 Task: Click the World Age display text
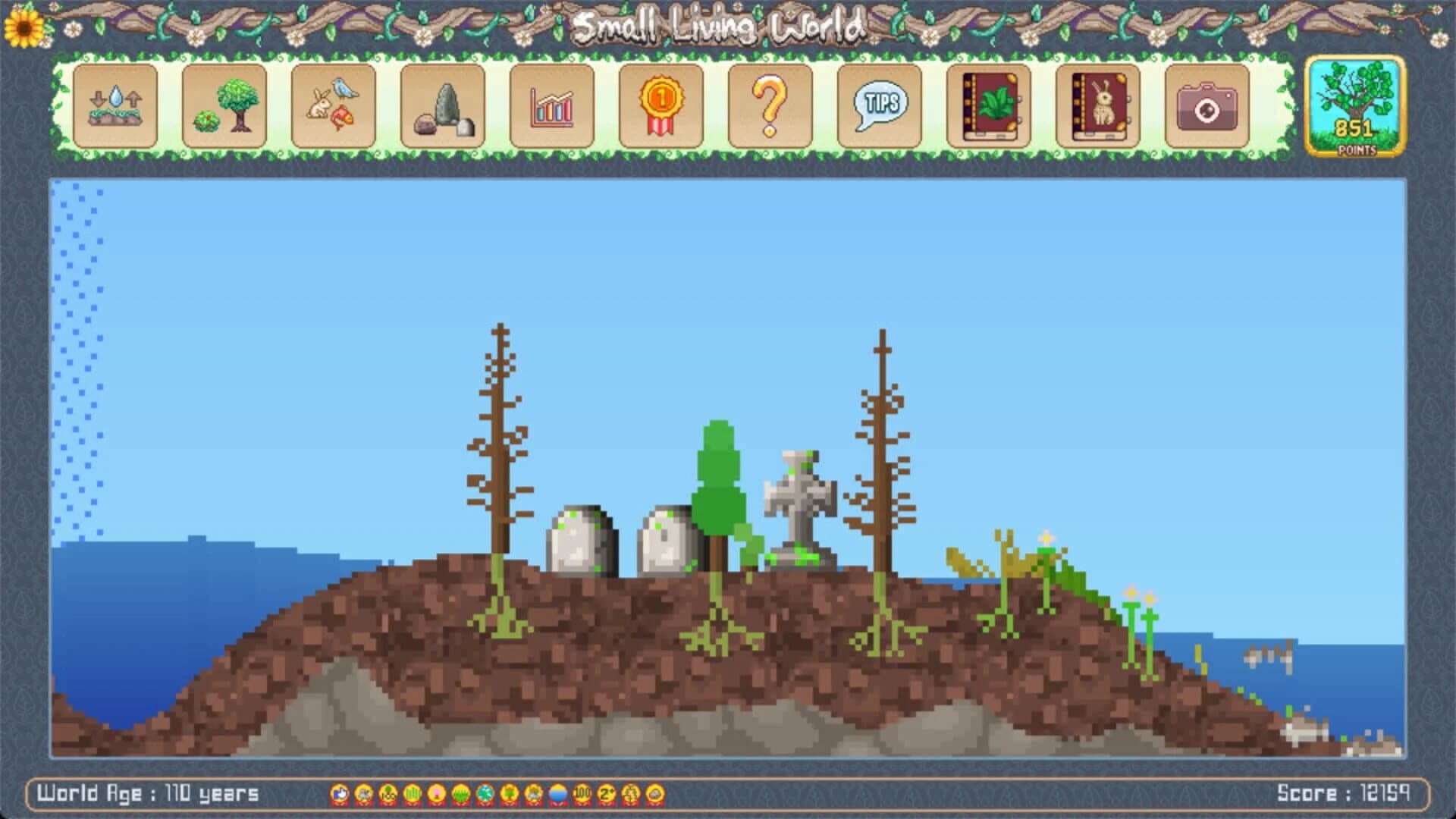[x=148, y=793]
